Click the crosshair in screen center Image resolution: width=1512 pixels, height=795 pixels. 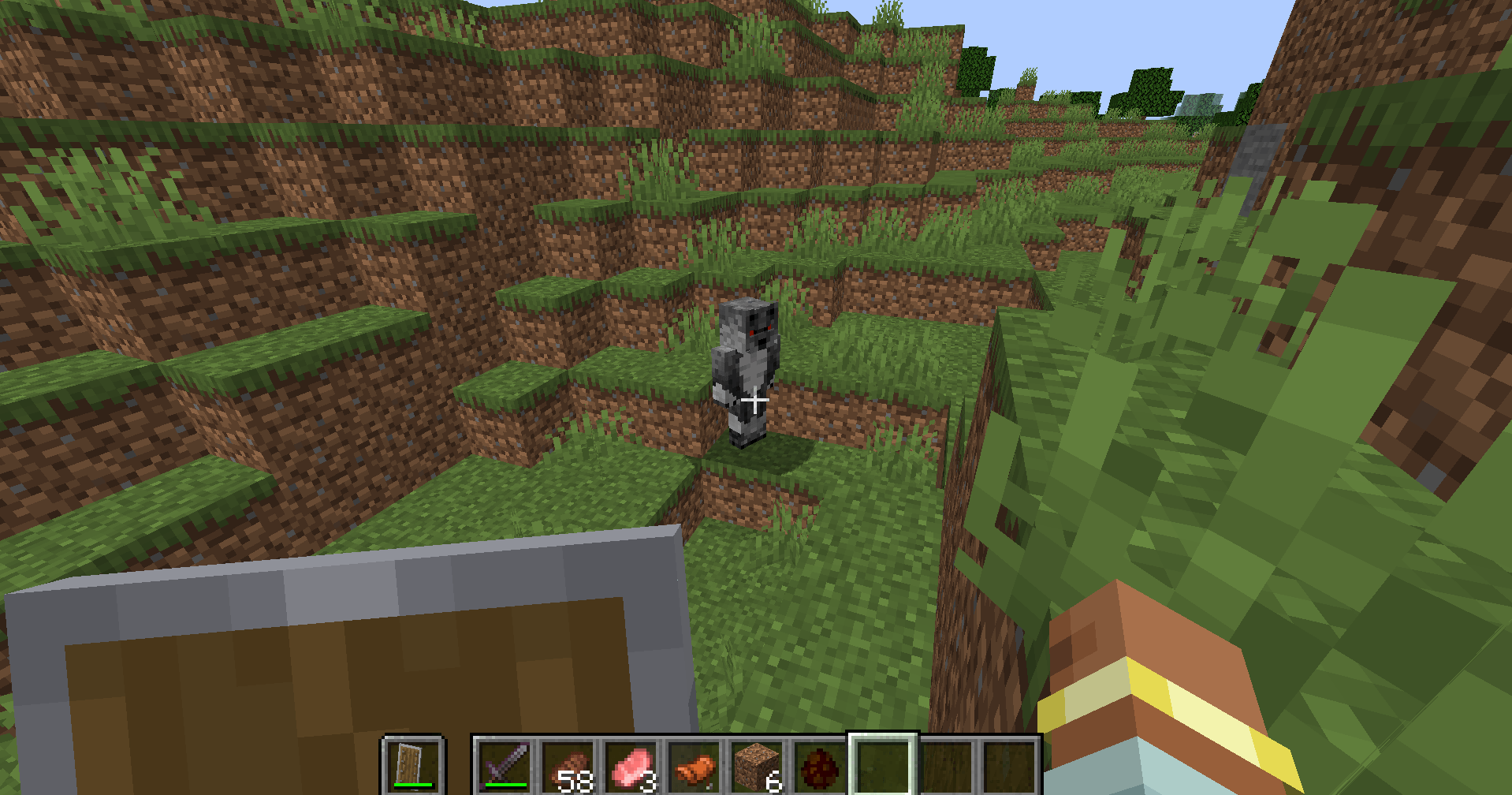[756, 401]
